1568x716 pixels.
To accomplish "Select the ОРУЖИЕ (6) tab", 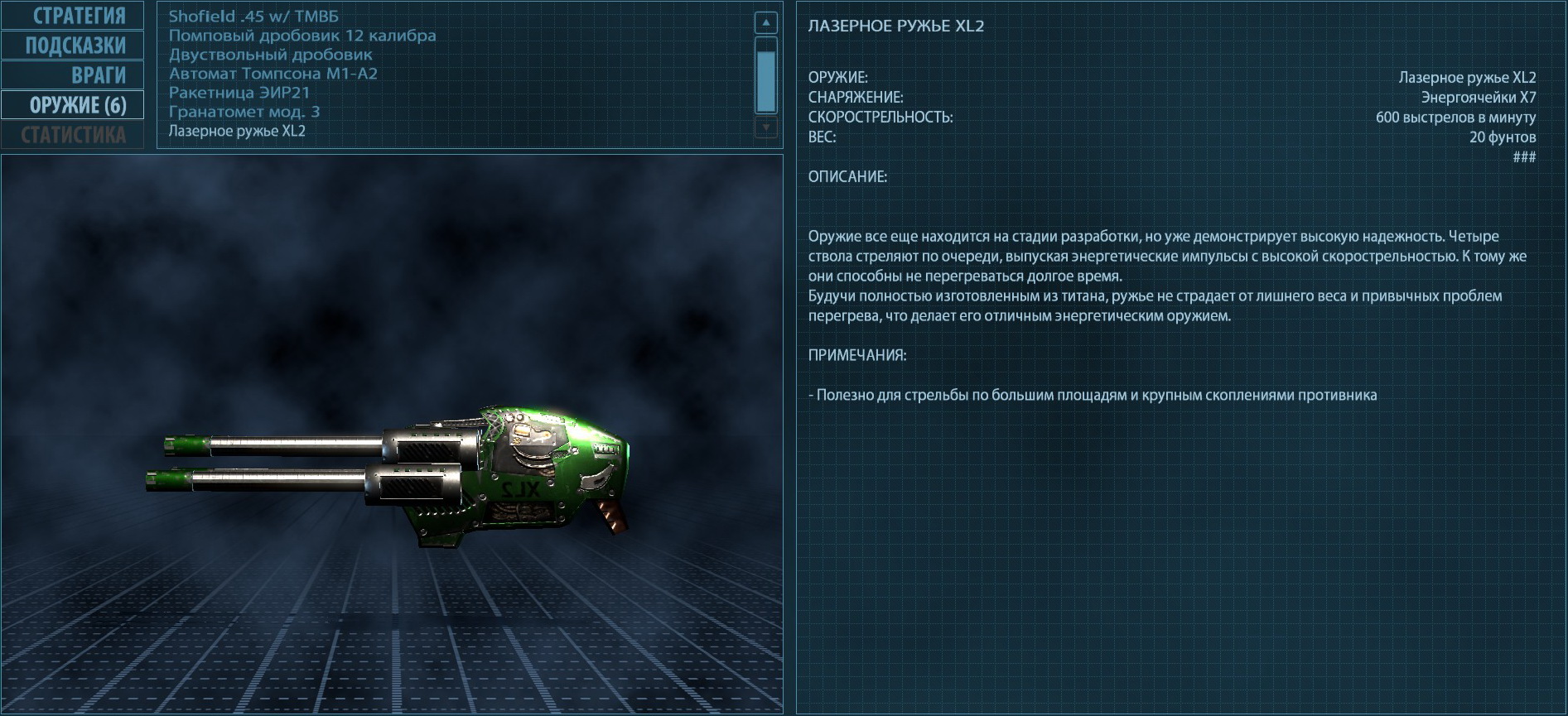I will click(x=73, y=105).
